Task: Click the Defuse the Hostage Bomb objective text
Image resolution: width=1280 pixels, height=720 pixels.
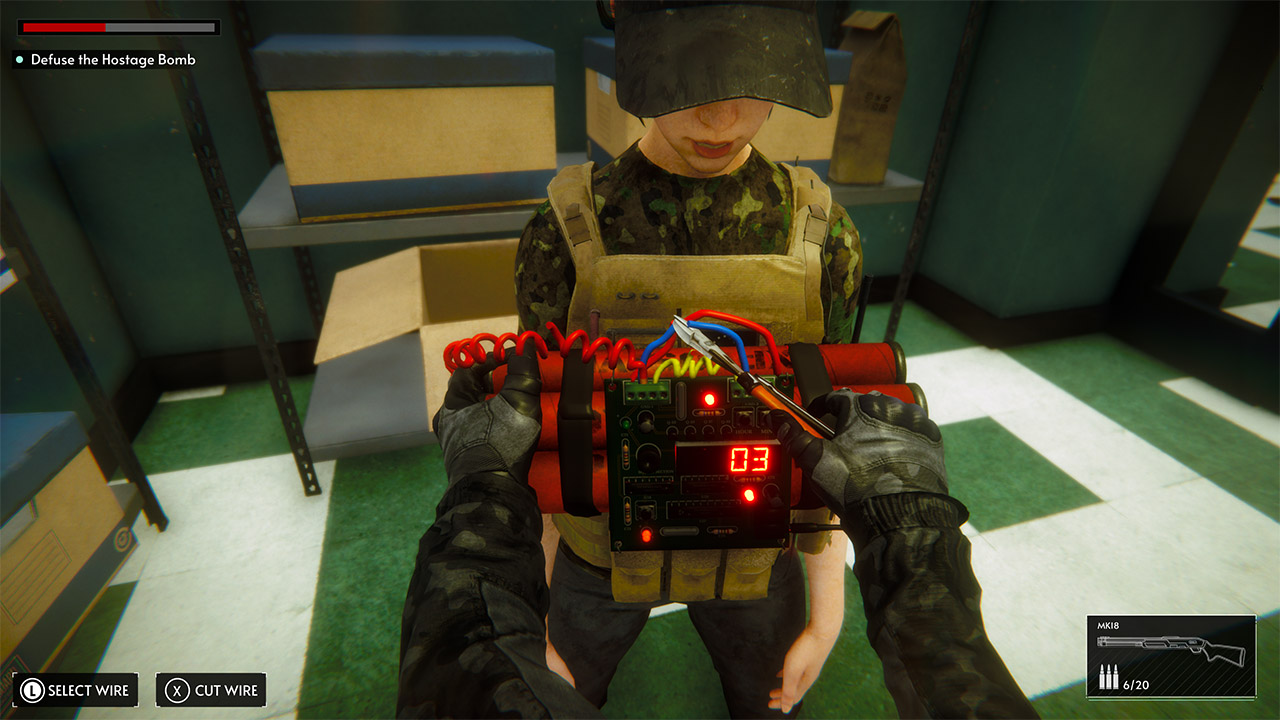Action: pos(113,60)
